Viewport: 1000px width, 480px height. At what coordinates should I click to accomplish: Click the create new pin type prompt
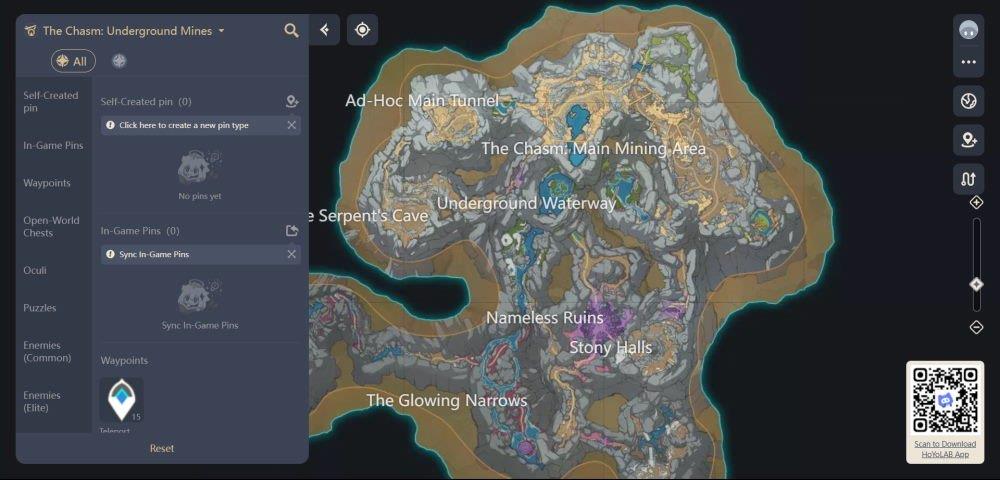tap(184, 125)
